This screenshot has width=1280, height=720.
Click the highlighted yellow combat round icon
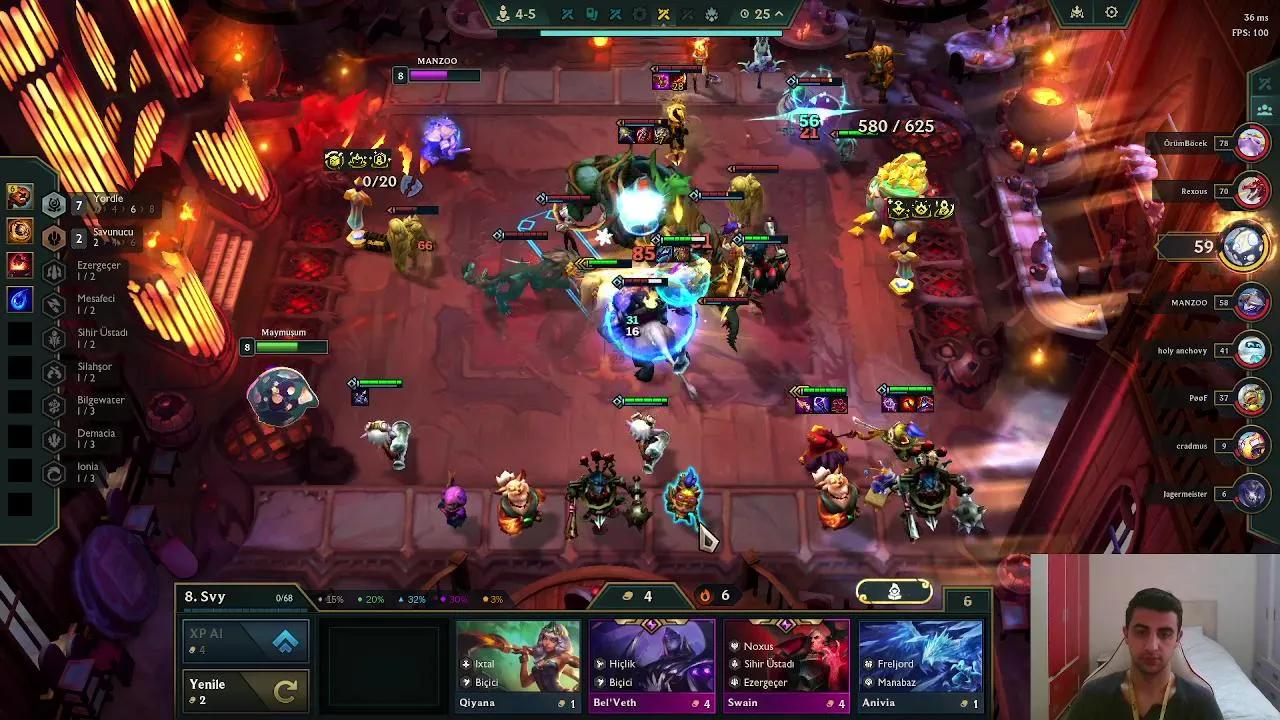click(662, 13)
